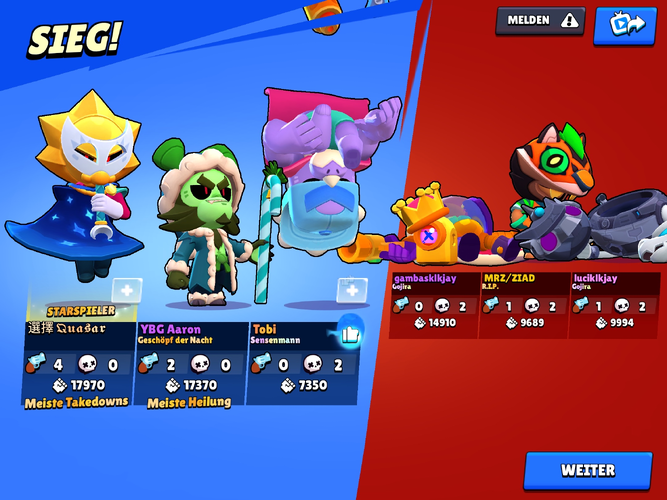Add Tobi as friend via plus icon
667x500 pixels.
pyautogui.click(x=351, y=291)
